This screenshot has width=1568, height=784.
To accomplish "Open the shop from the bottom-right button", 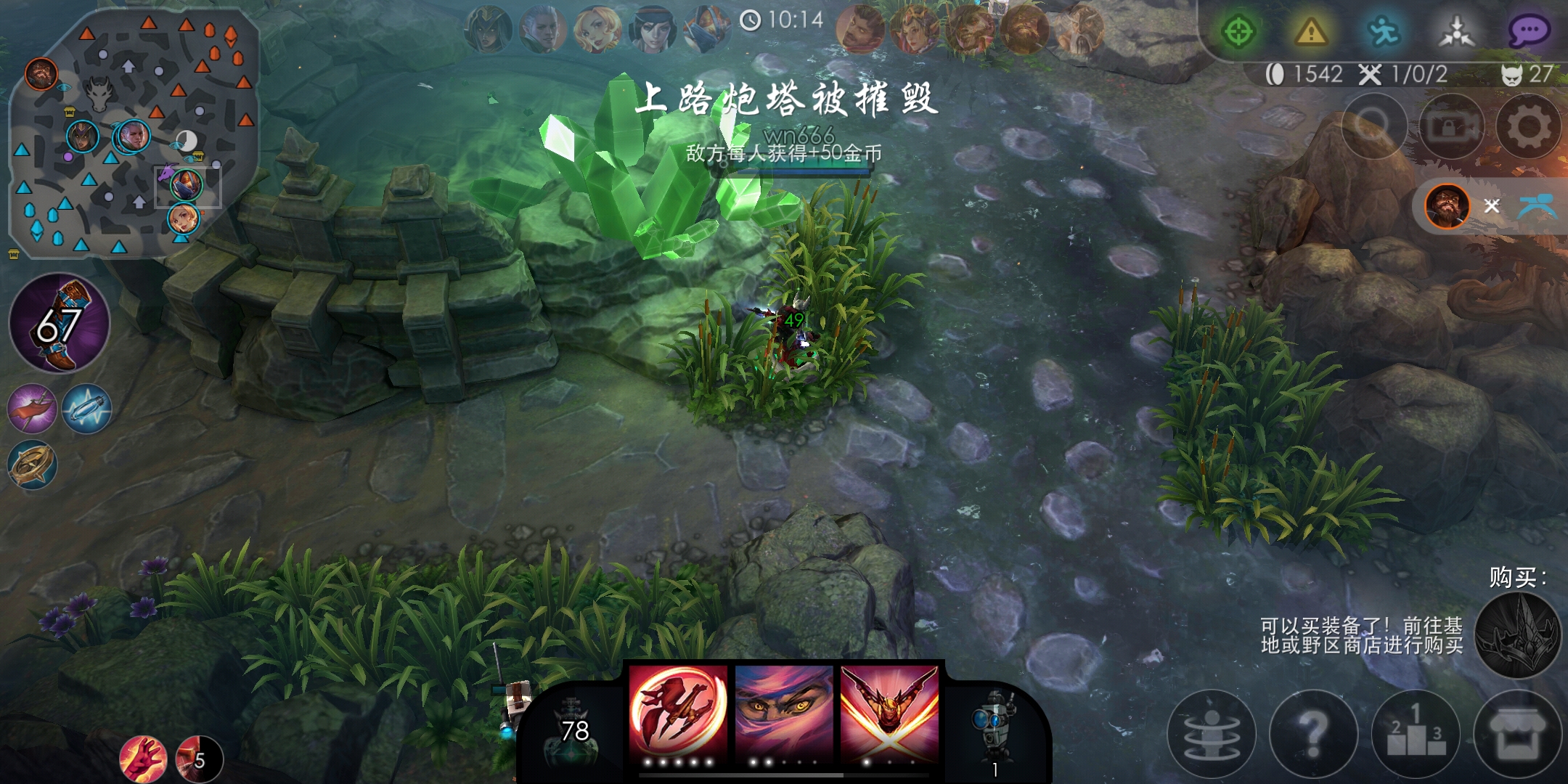I will tap(1517, 735).
